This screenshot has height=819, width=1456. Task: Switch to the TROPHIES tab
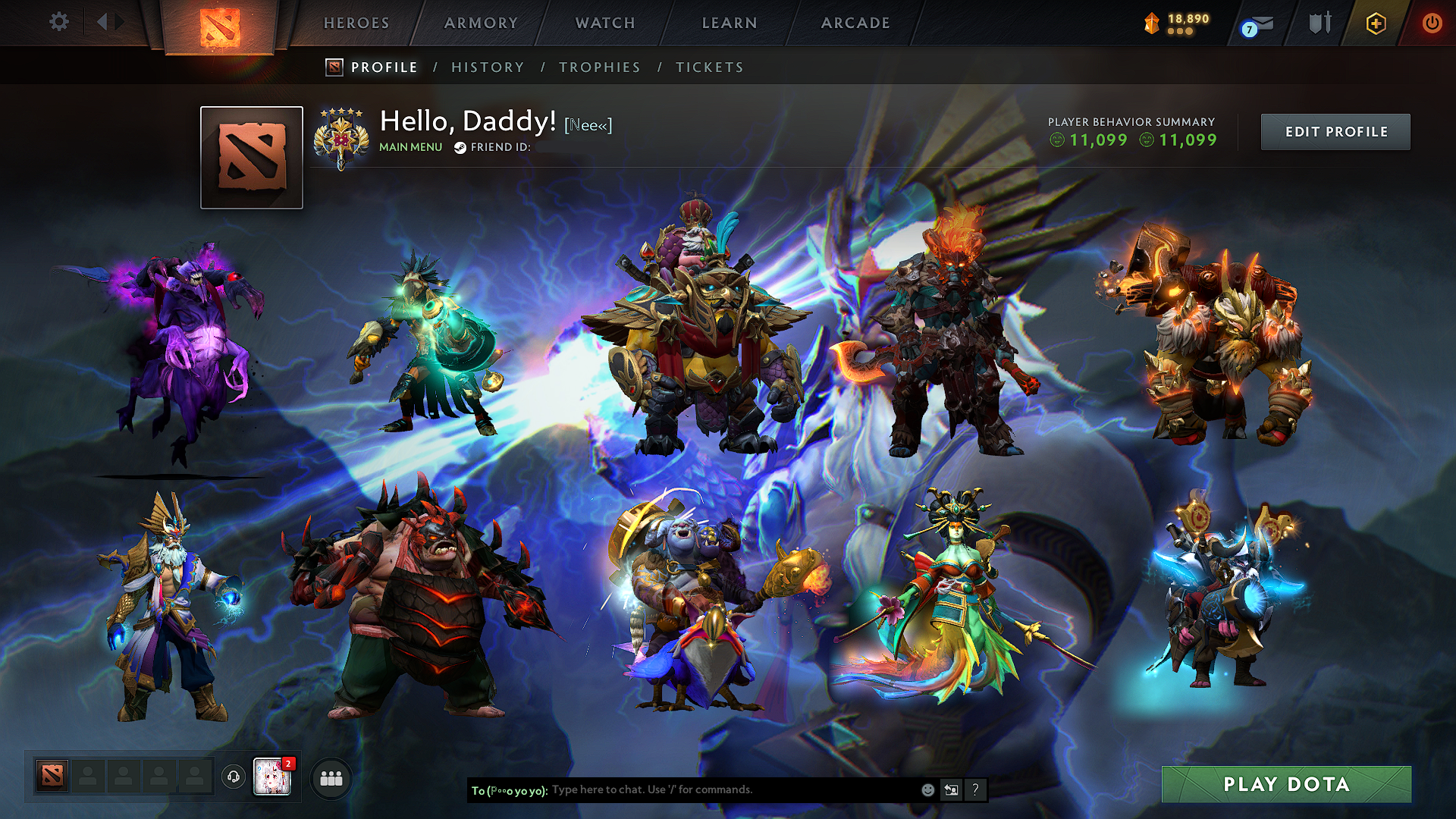[600, 67]
